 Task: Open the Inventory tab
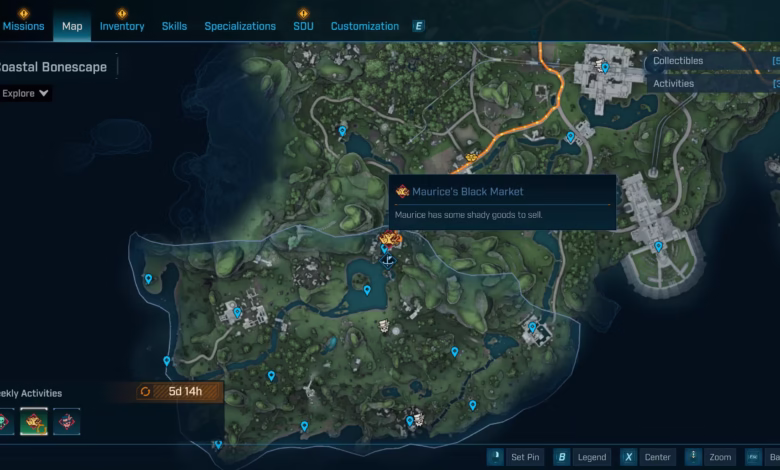click(122, 26)
